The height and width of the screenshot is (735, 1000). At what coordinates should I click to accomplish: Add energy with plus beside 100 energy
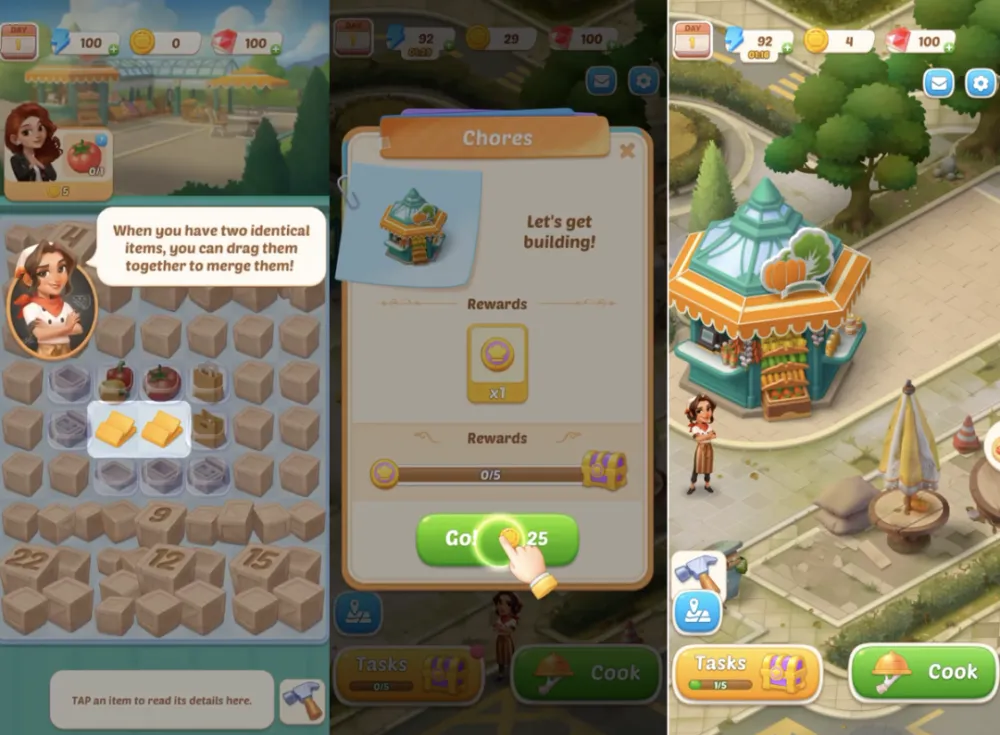[112, 48]
